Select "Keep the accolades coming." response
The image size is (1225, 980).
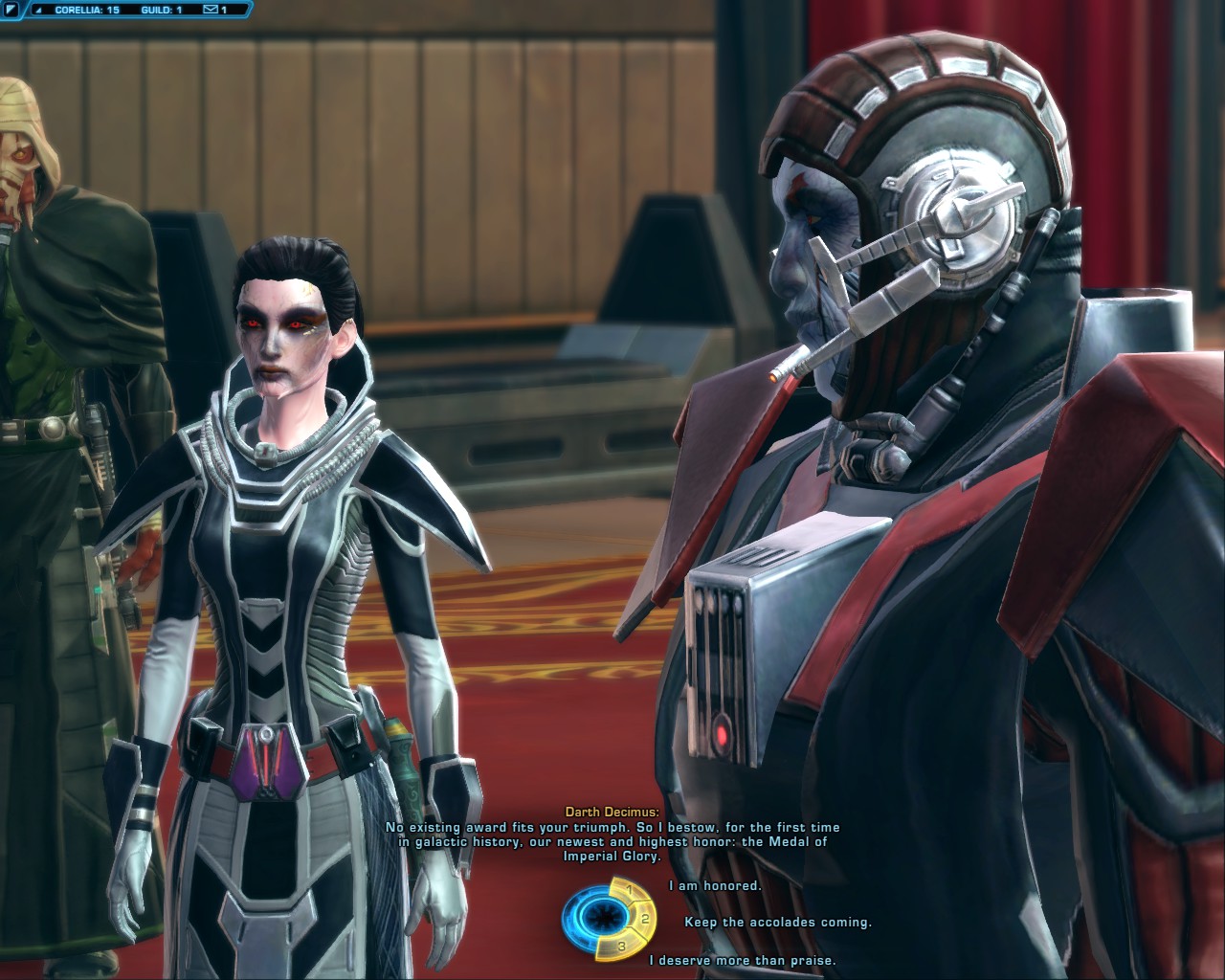click(777, 923)
